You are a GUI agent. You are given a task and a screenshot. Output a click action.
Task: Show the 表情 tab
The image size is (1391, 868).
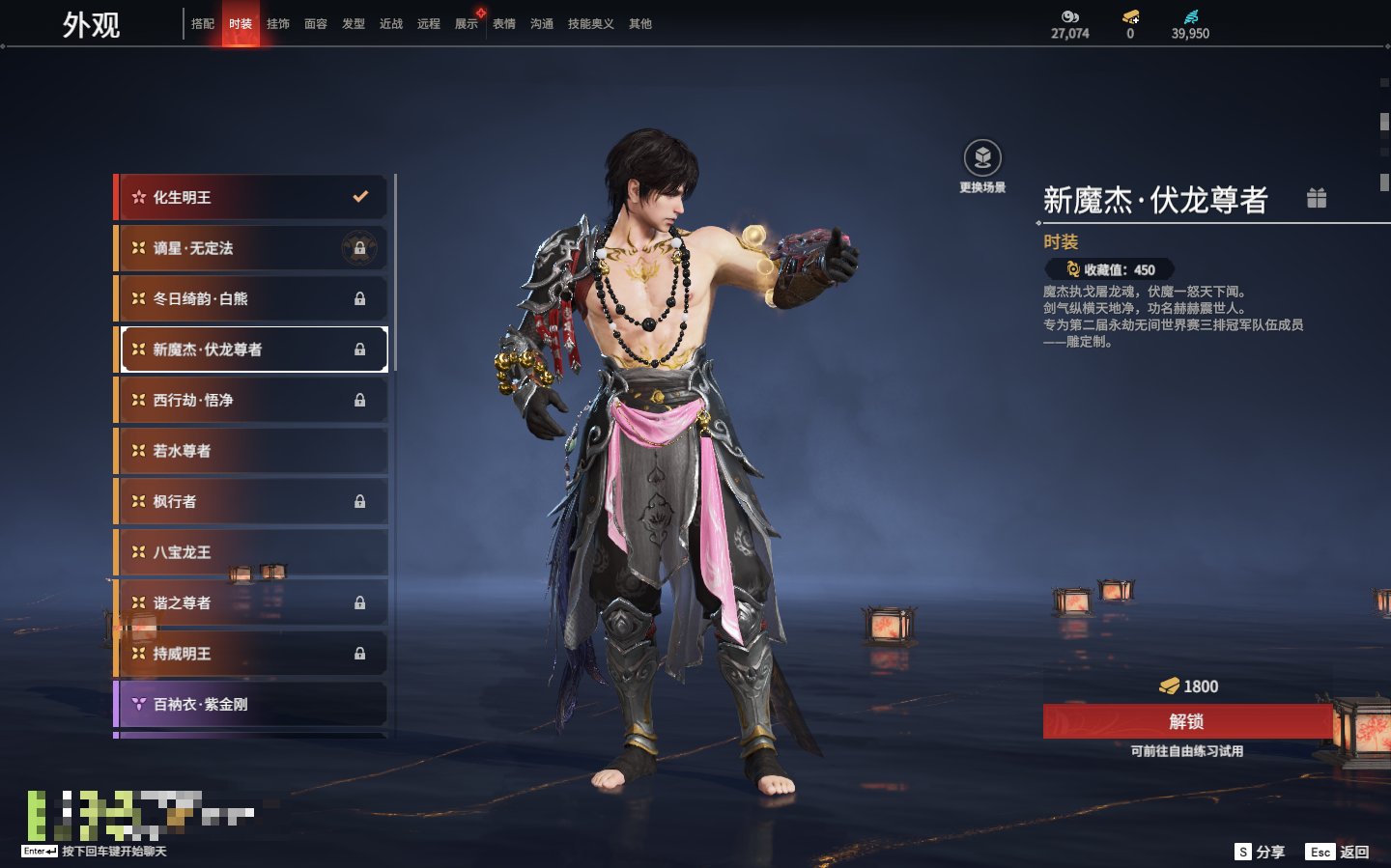(x=504, y=24)
